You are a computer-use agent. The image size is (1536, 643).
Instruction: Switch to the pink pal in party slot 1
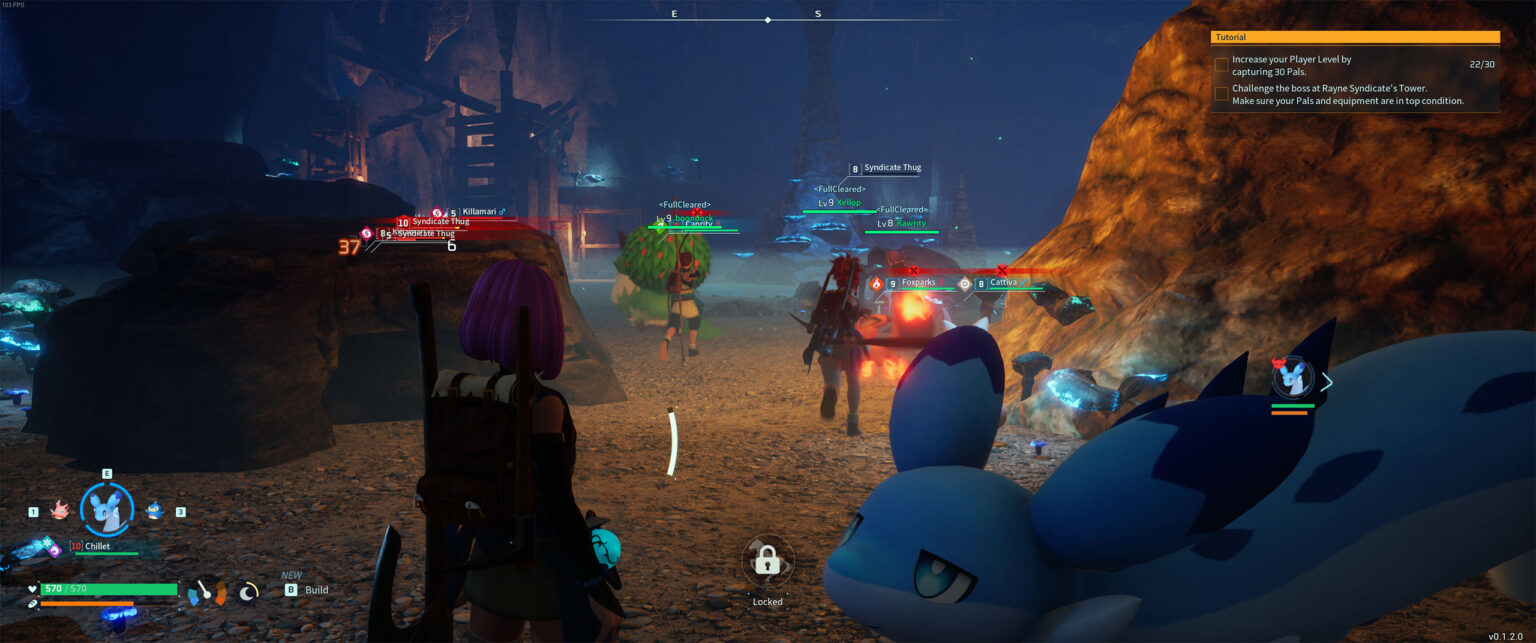click(59, 511)
